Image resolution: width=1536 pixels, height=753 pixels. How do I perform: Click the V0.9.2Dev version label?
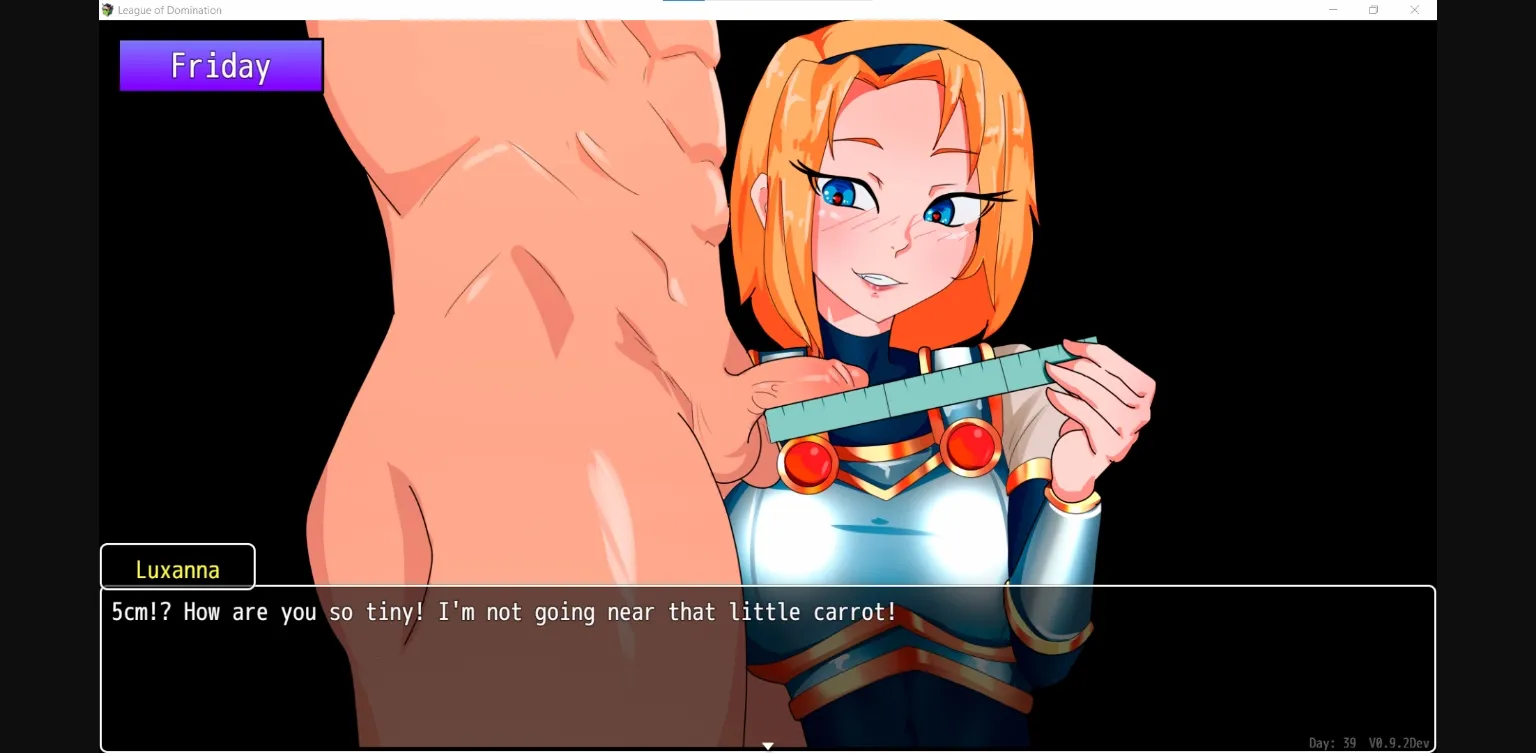(1400, 743)
